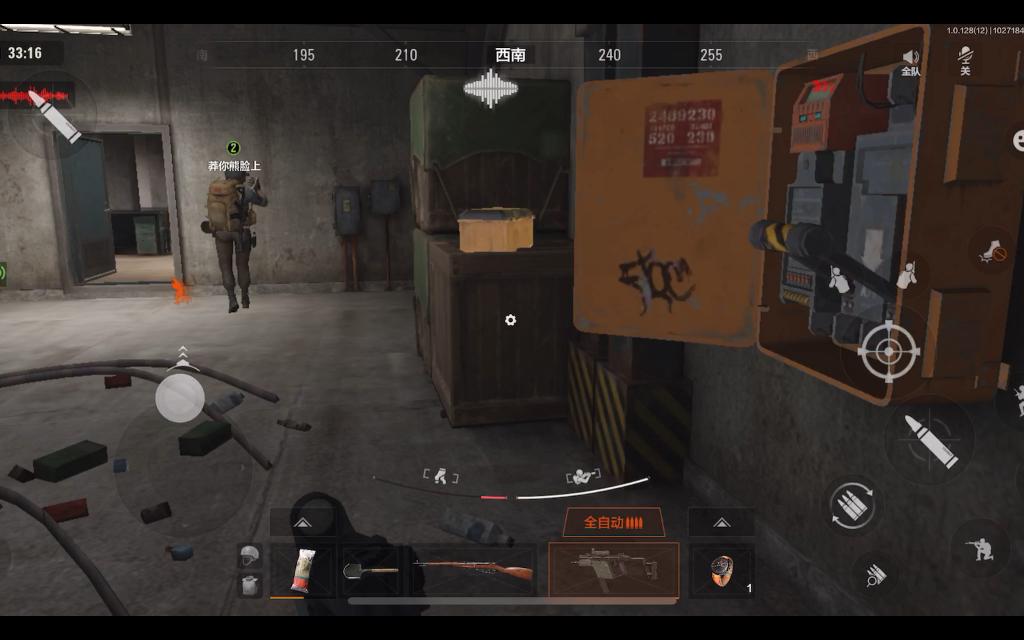Image resolution: width=1024 pixels, height=640 pixels.
Task: Select the orange wristwatch item slot
Action: click(721, 571)
